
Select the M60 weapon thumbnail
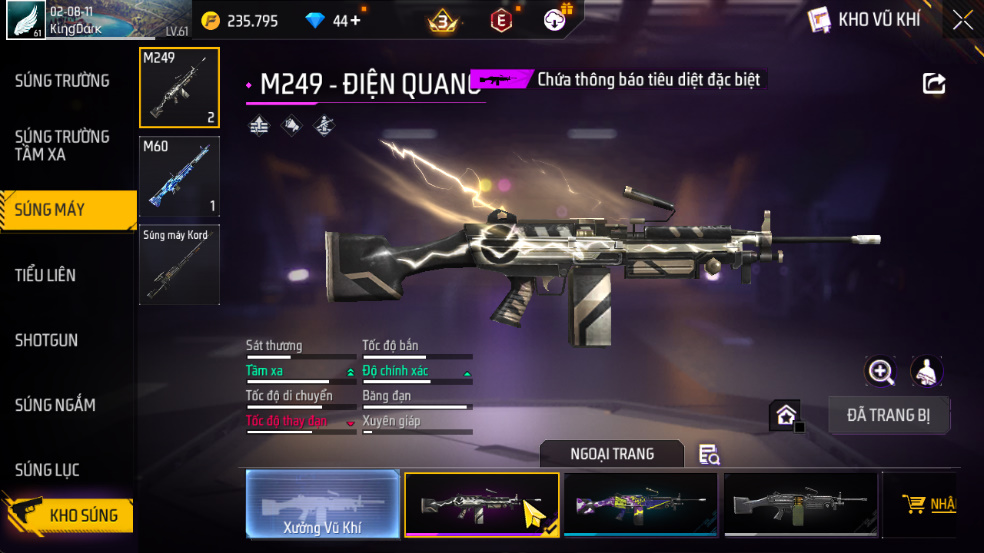tap(179, 177)
